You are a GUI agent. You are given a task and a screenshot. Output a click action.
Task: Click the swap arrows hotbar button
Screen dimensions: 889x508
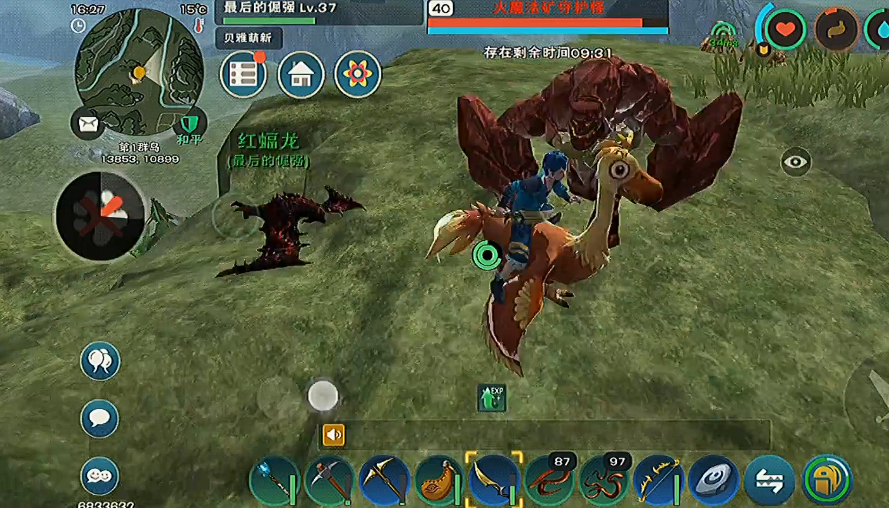(x=770, y=480)
